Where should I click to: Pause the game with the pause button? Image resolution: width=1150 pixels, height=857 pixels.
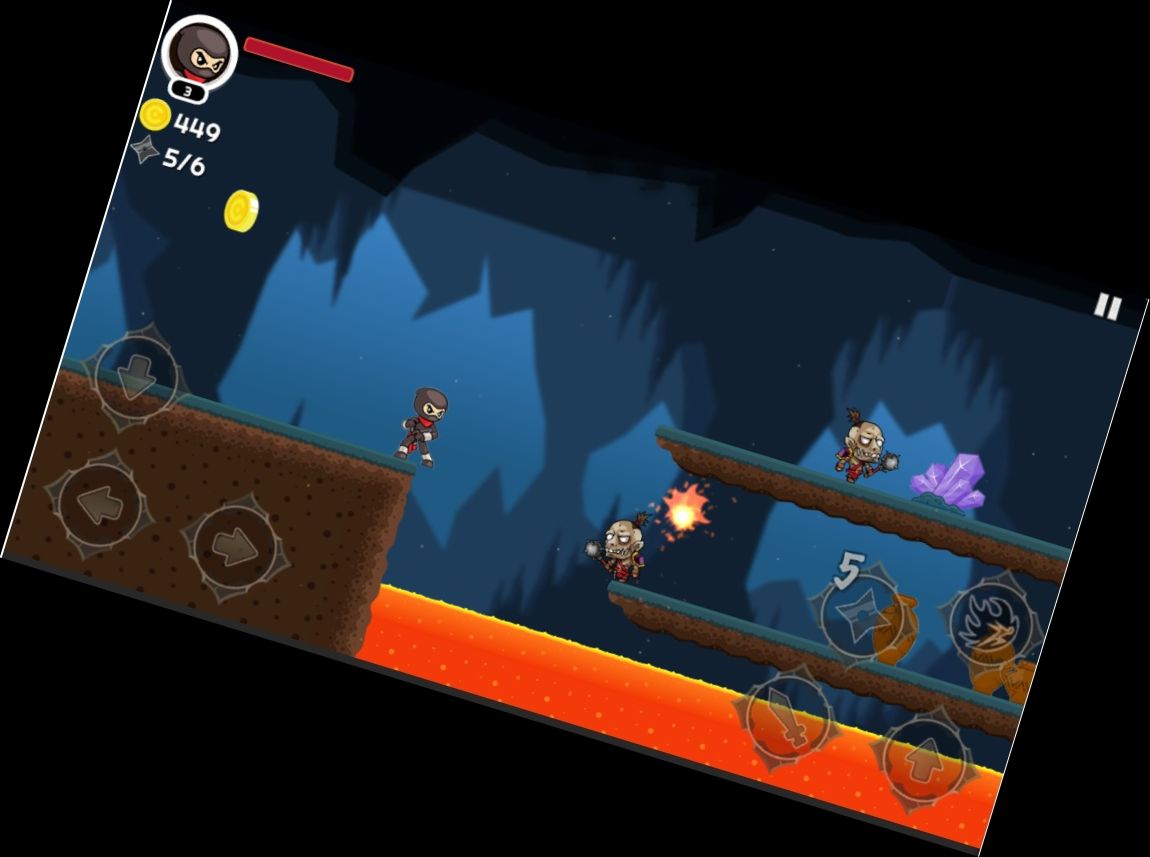pos(1106,306)
